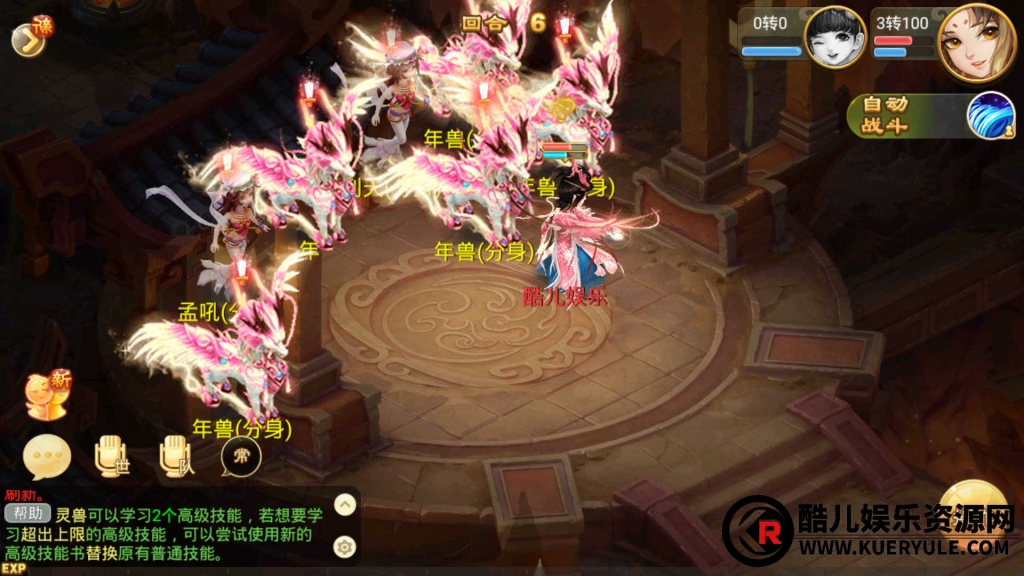Activate the world voice microphone 世
Image resolution: width=1024 pixels, height=576 pixels.
click(111, 457)
